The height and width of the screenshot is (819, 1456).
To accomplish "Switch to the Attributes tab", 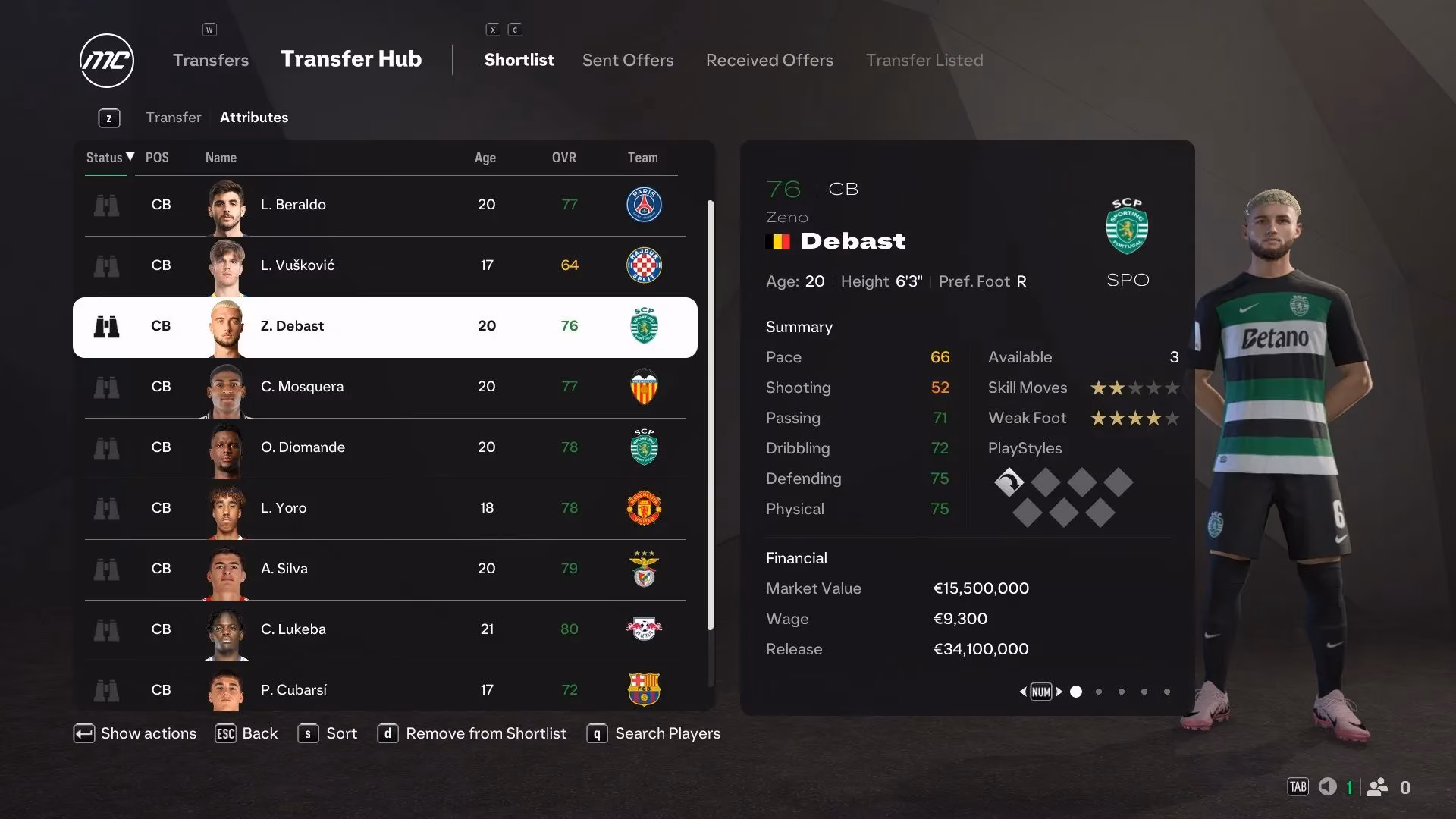I will point(254,117).
